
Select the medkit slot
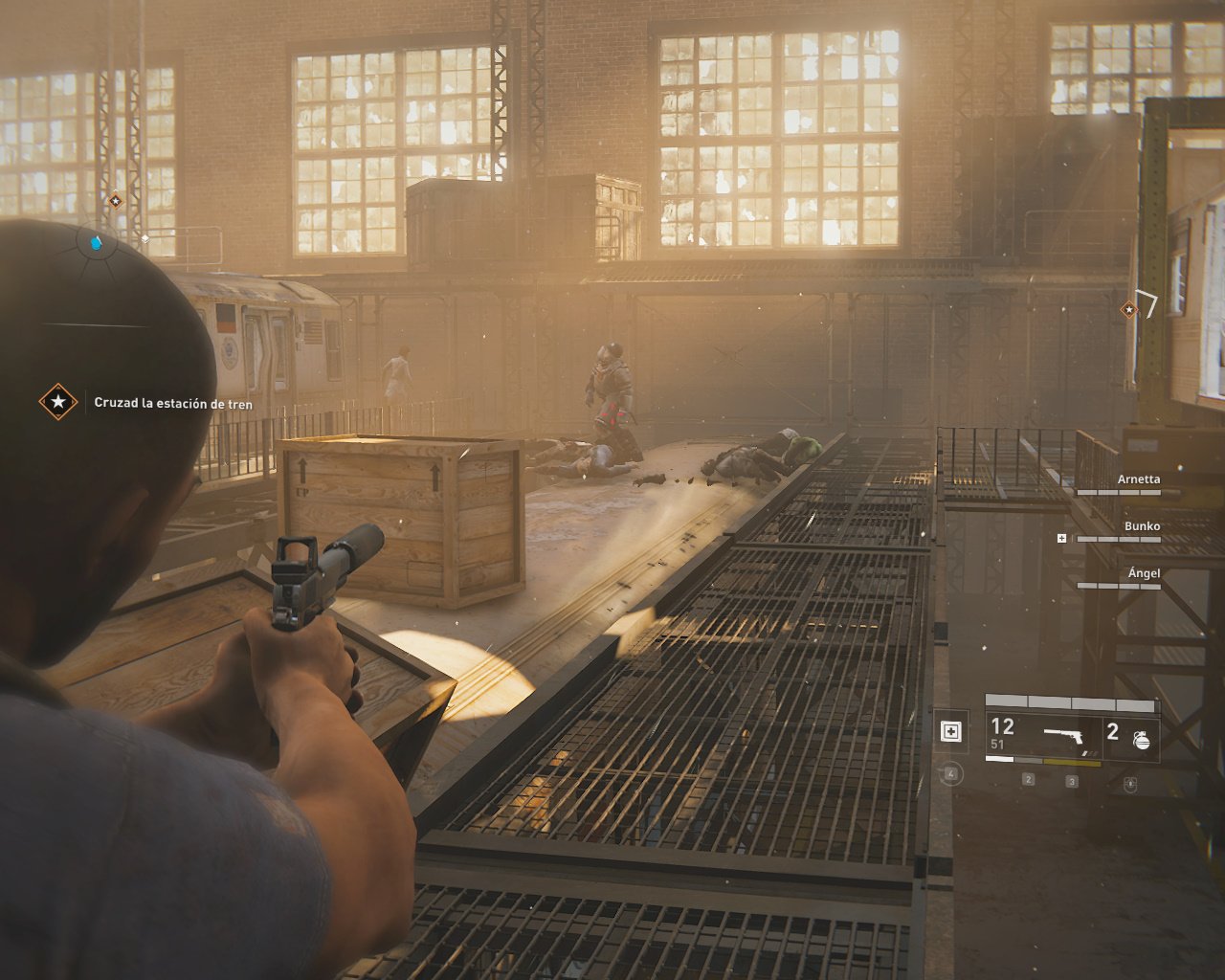(951, 732)
